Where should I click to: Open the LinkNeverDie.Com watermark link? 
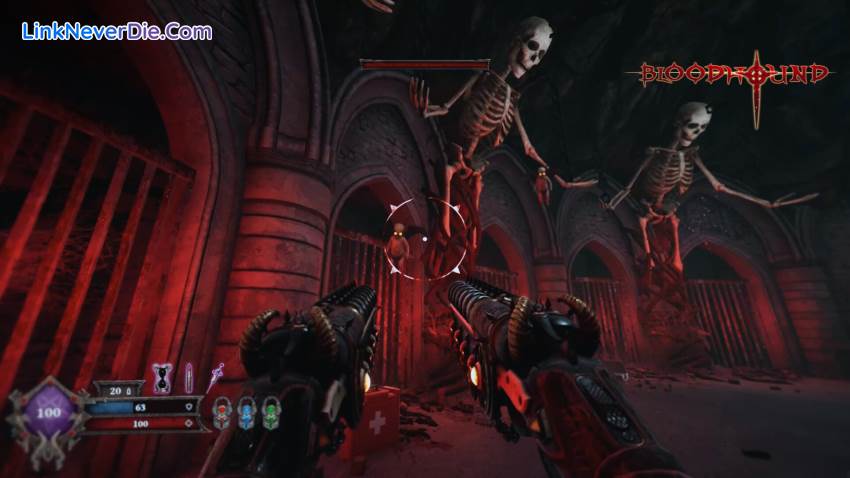coord(117,31)
